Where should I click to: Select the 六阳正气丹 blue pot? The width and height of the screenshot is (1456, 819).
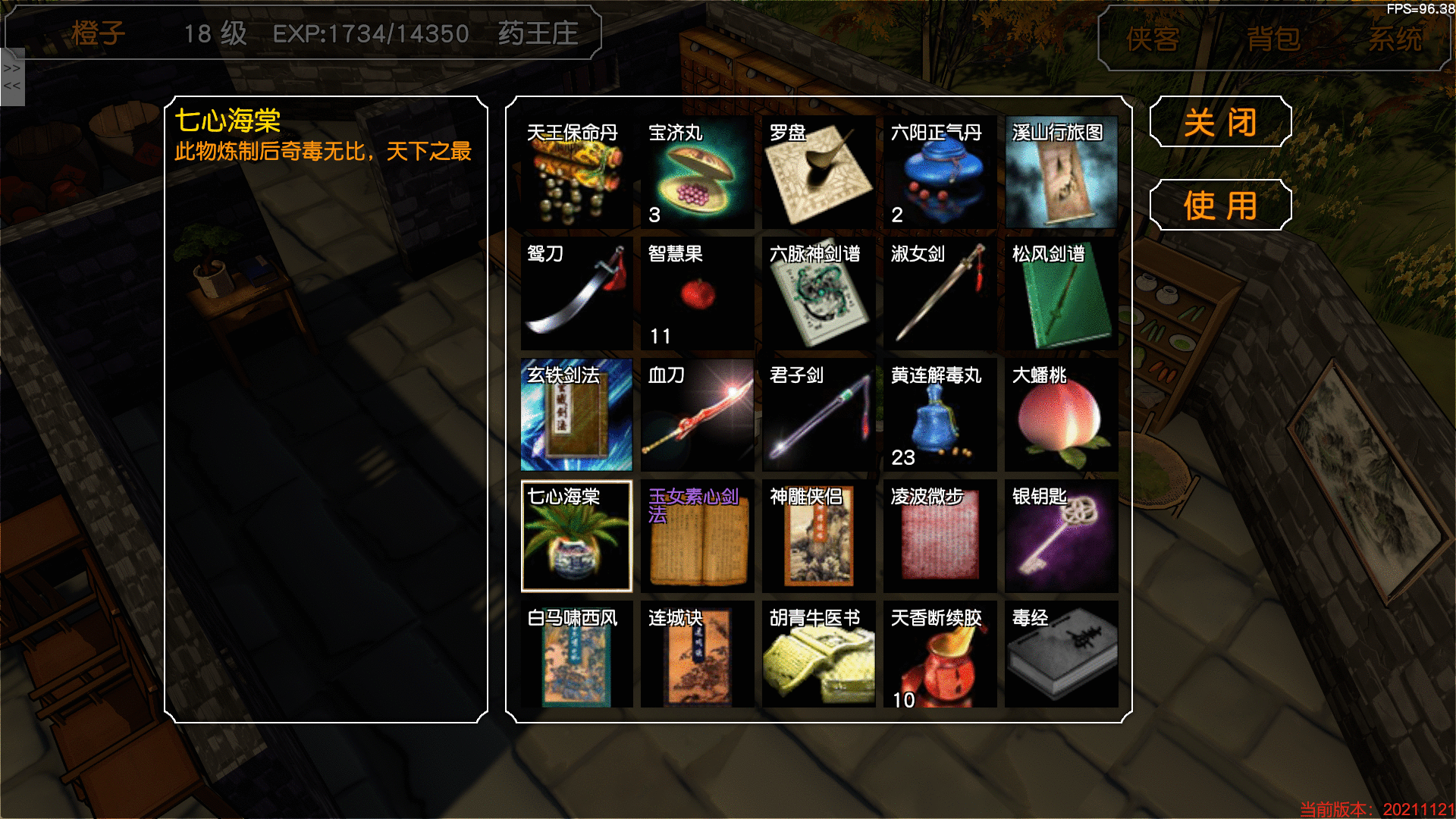click(x=940, y=173)
